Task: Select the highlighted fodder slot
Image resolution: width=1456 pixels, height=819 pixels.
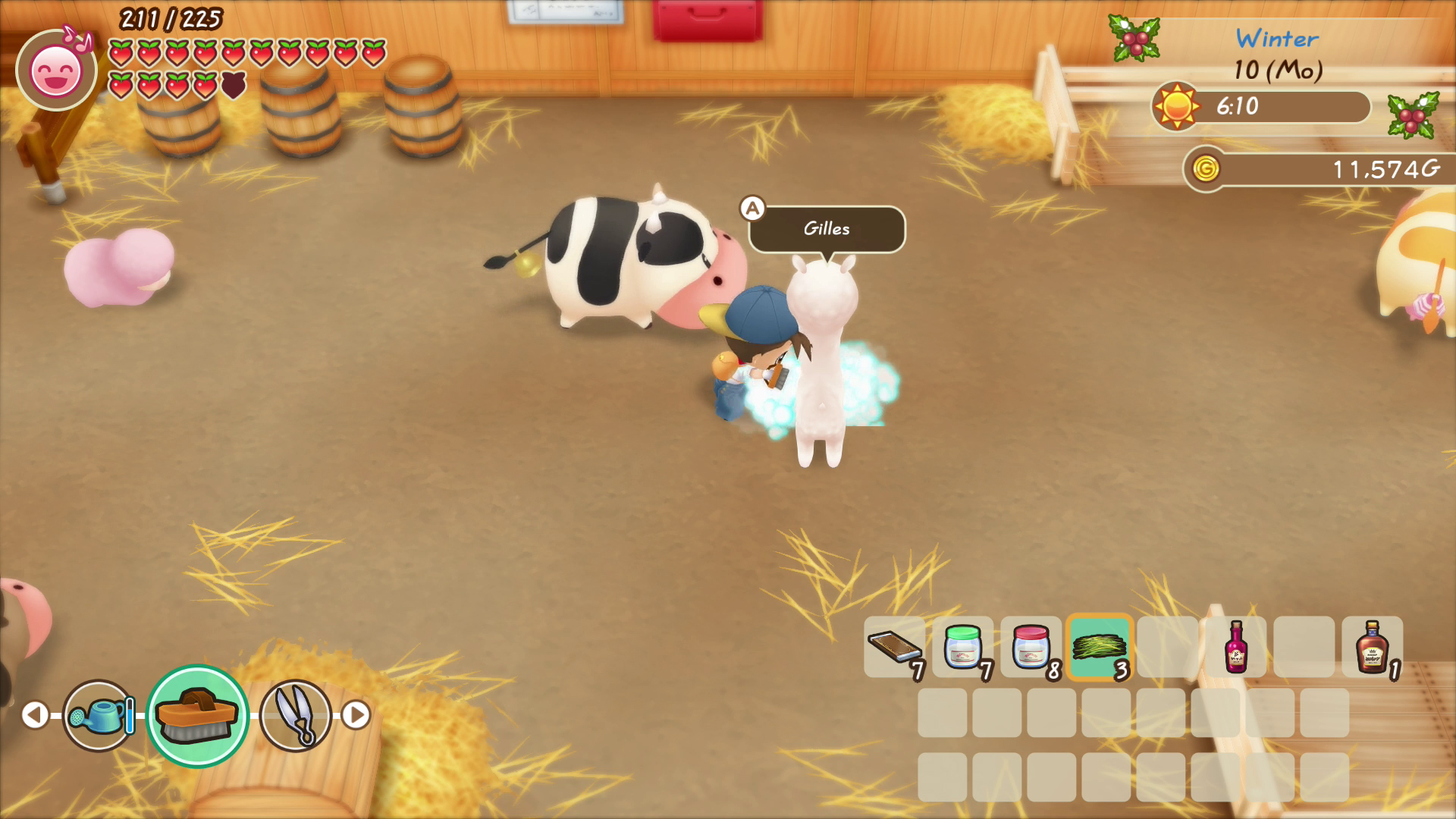Action: click(x=1100, y=647)
